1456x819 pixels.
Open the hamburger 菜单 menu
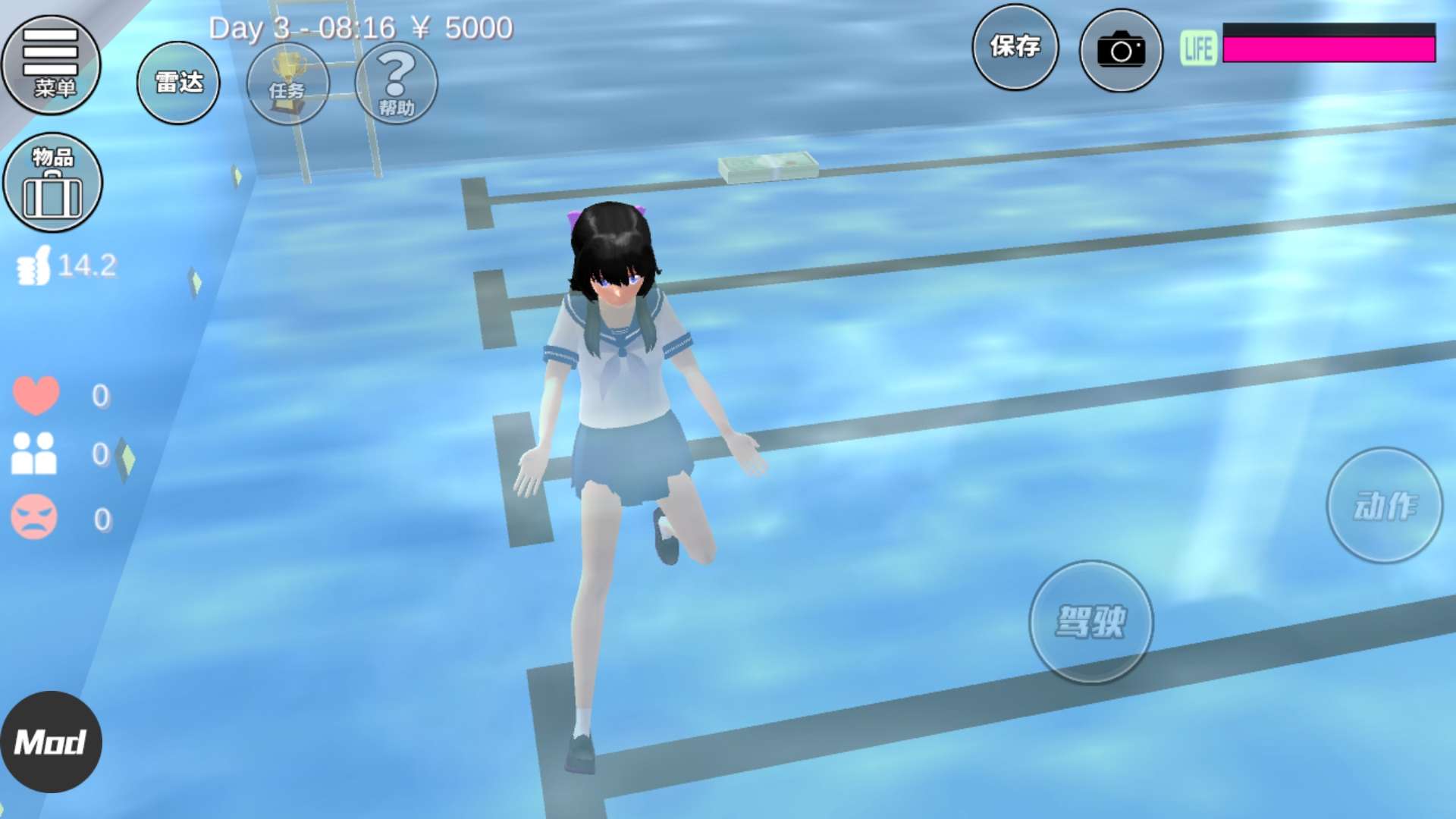(x=51, y=64)
